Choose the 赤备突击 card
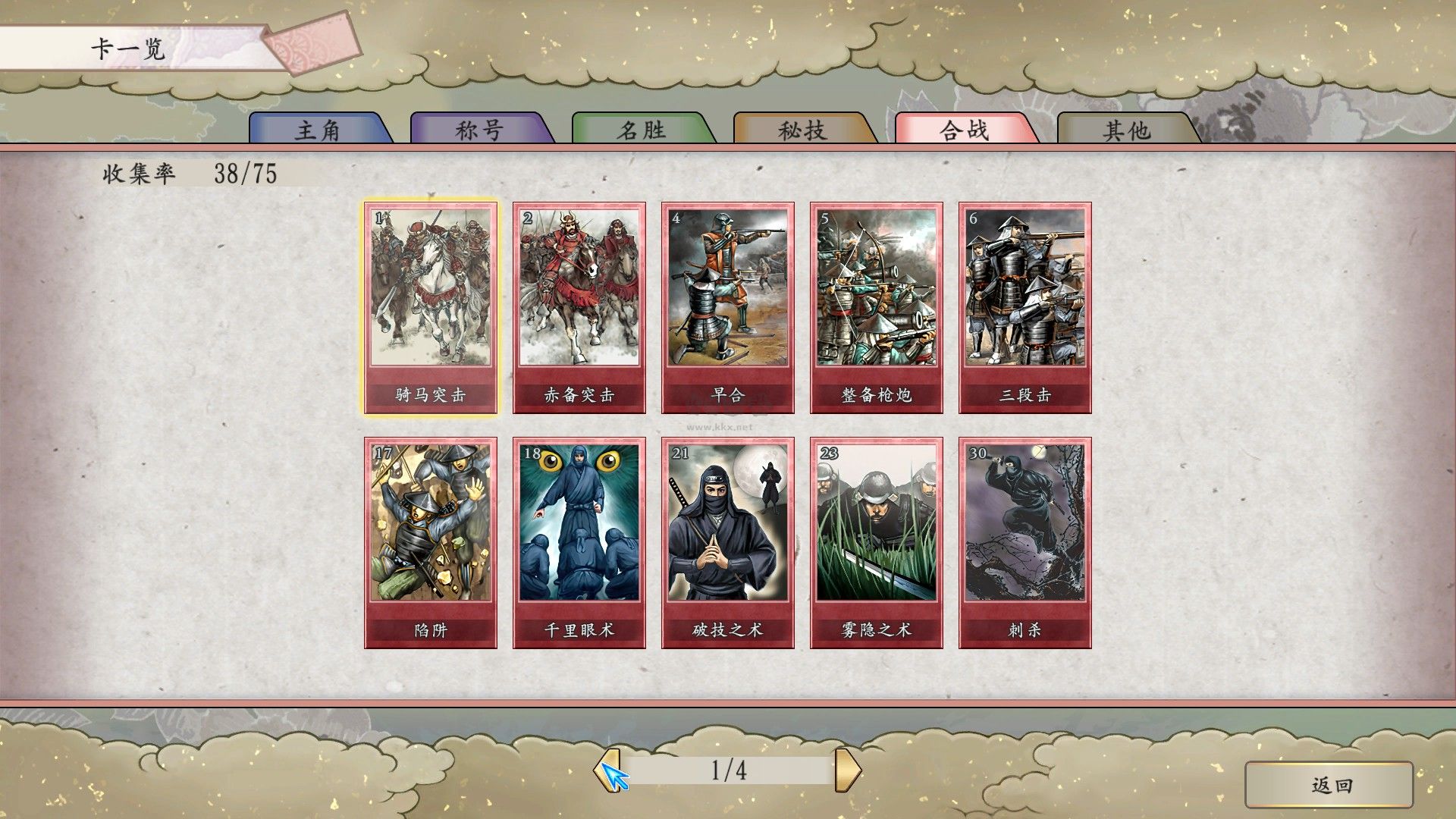The image size is (1456, 819). tap(579, 307)
